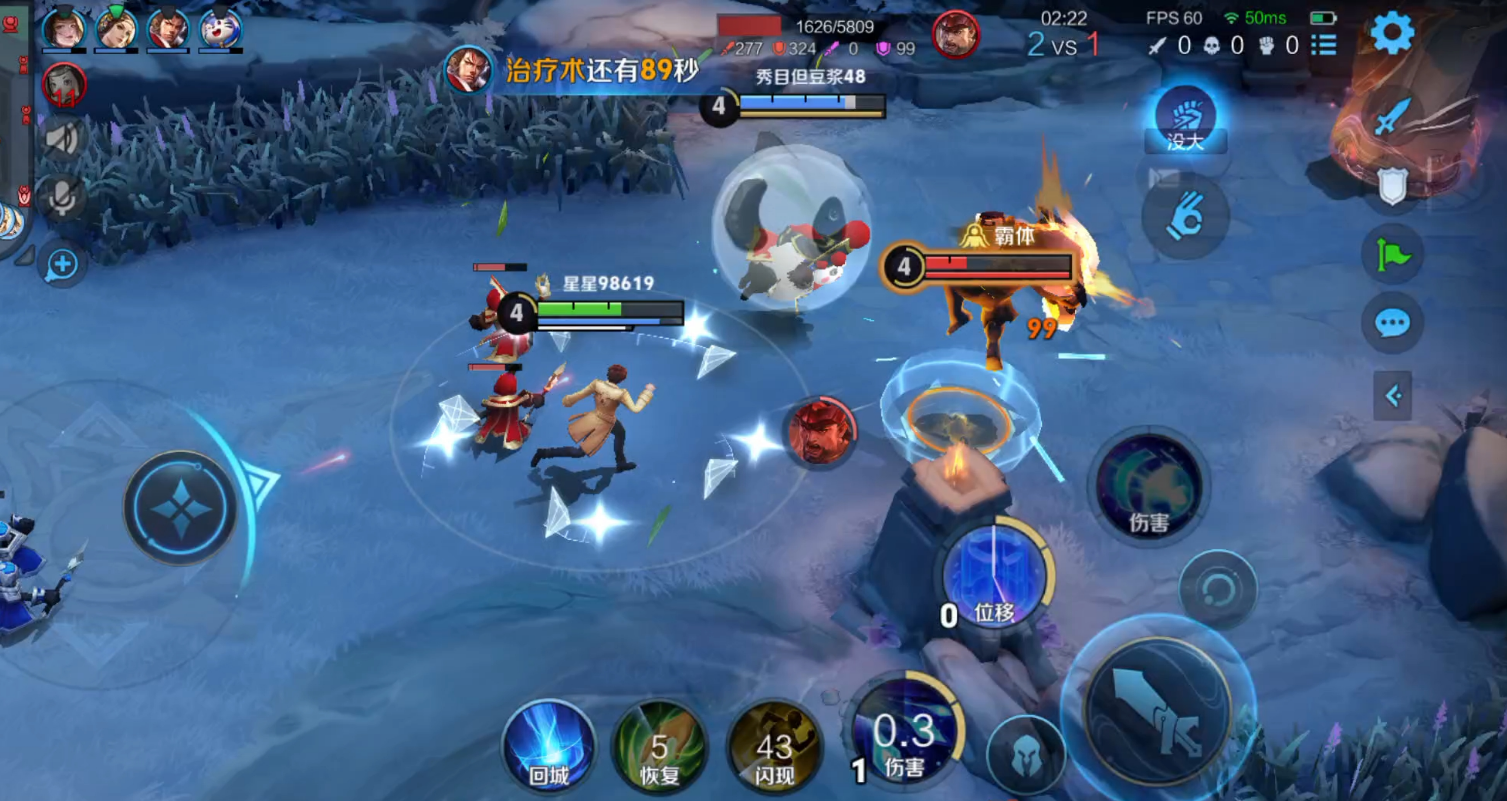Cast the 位移 dash skill

pyautogui.click(x=995, y=577)
